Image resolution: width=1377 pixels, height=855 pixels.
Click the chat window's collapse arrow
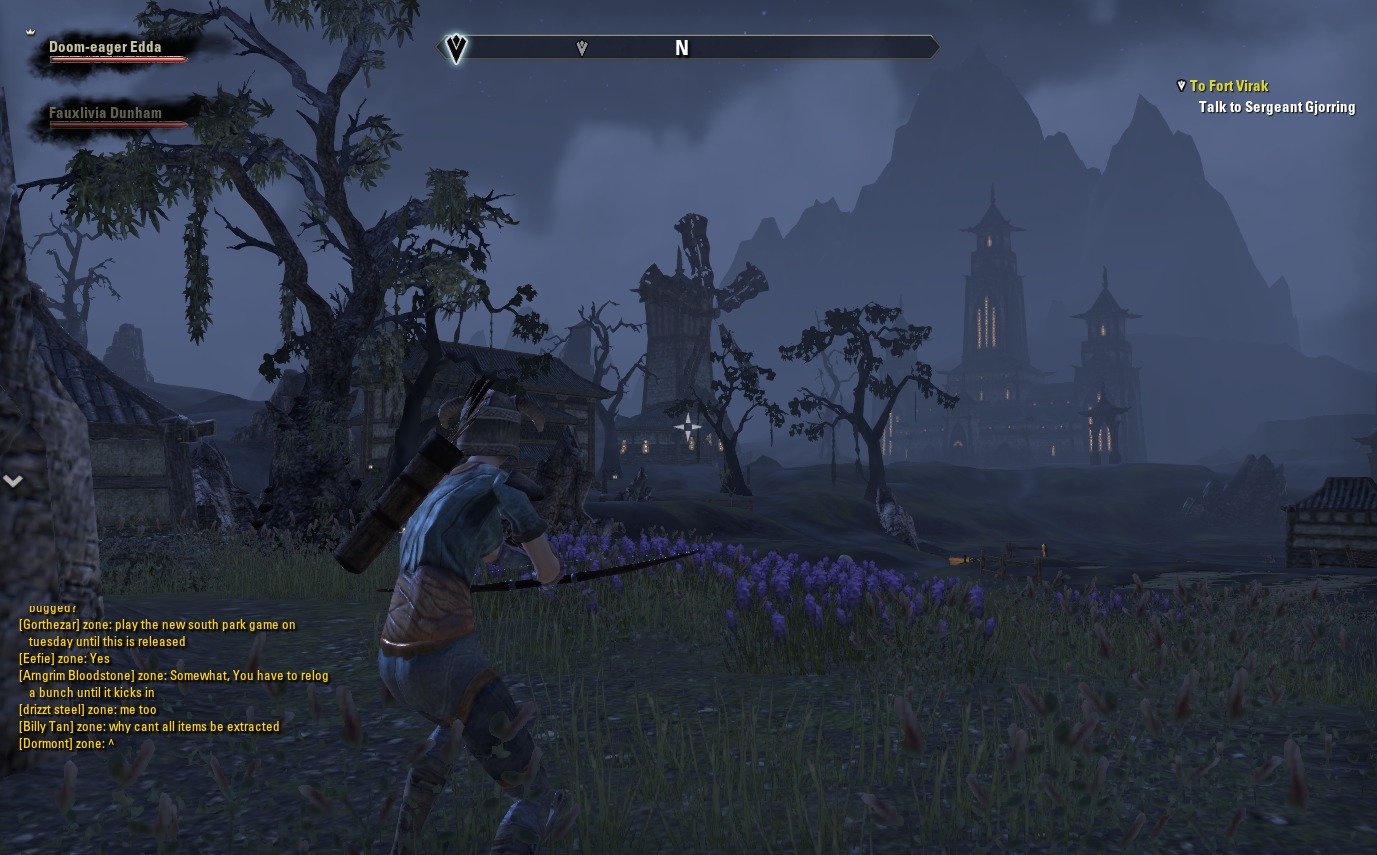pyautogui.click(x=13, y=481)
